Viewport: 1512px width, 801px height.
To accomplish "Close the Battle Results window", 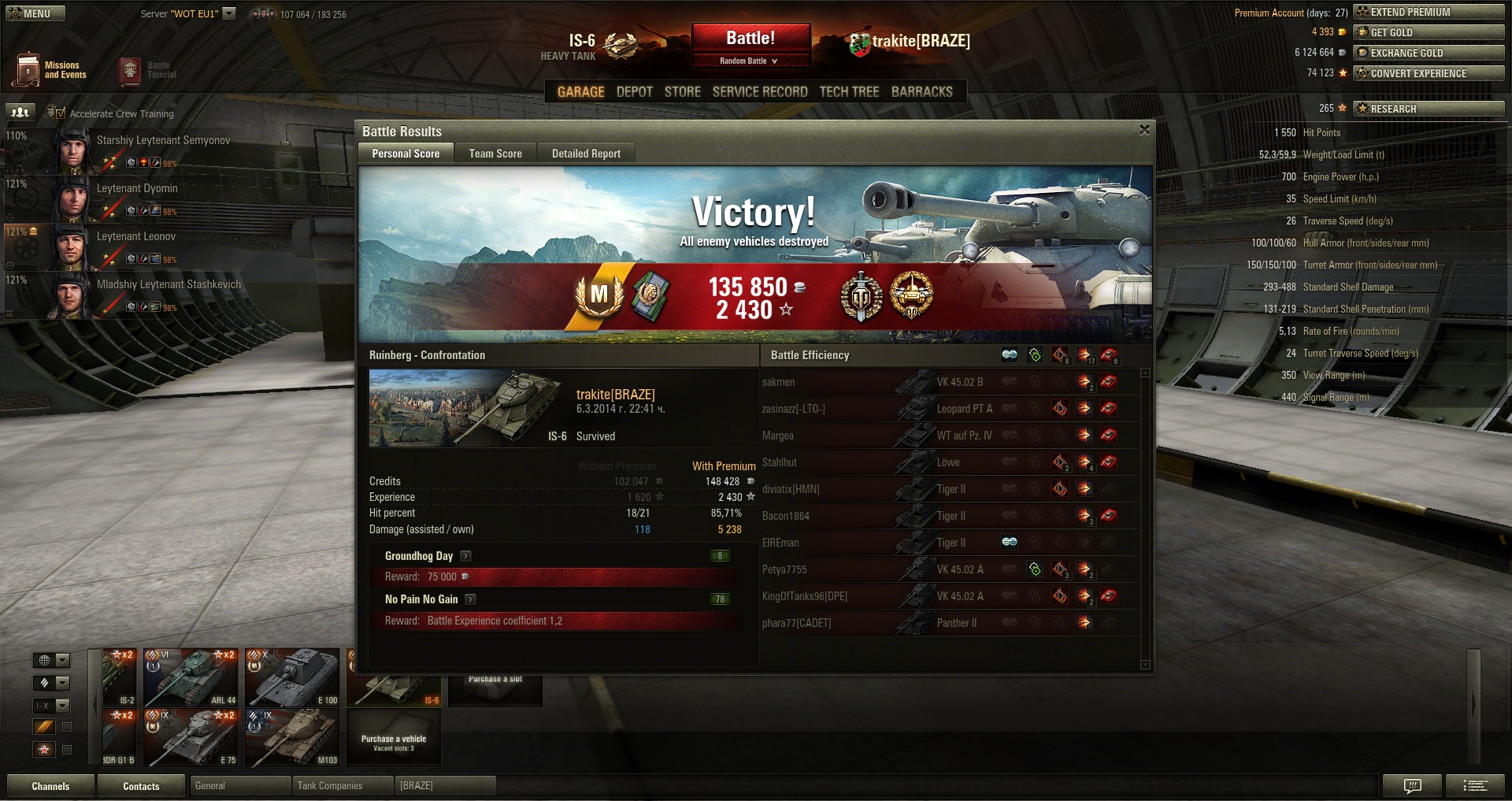I will coord(1144,130).
